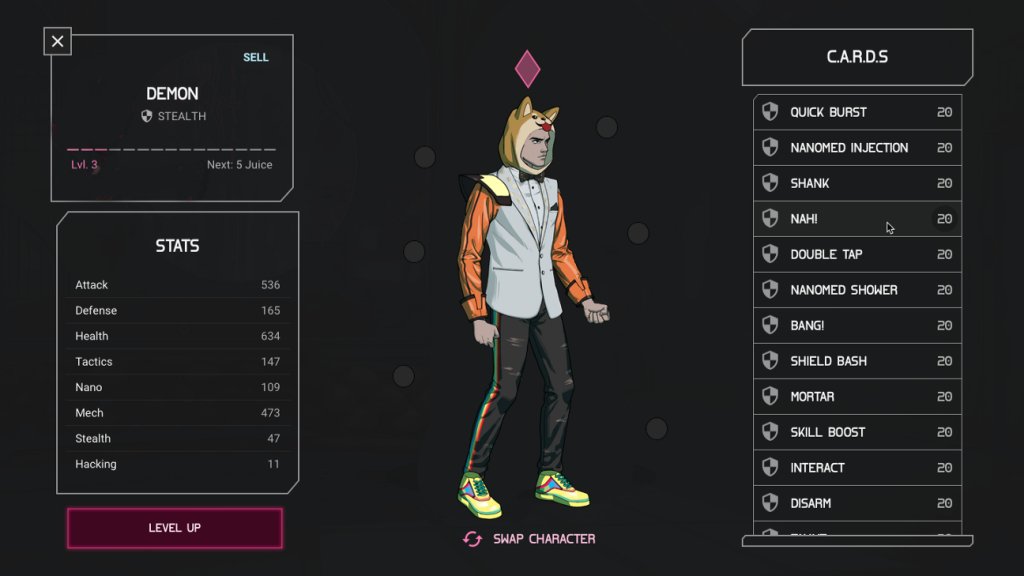Close the character panel with the X
1024x576 pixels.
tap(58, 41)
